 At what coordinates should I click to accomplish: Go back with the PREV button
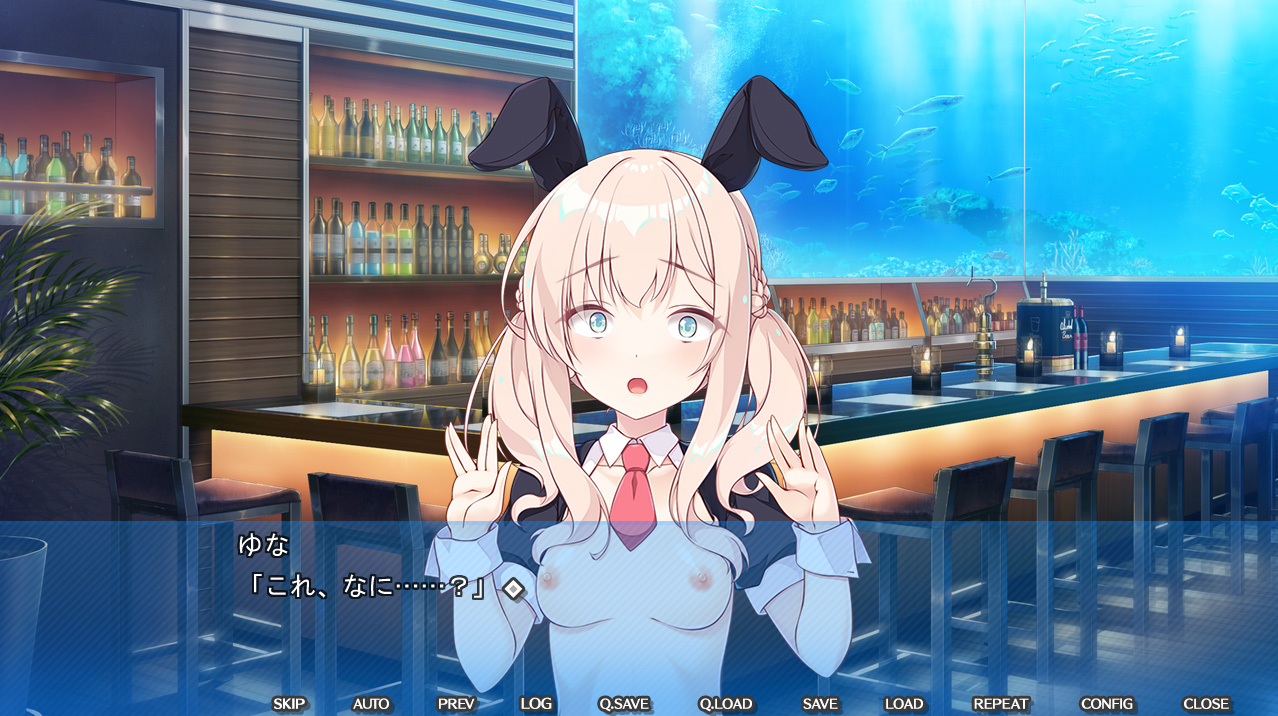pos(456,704)
